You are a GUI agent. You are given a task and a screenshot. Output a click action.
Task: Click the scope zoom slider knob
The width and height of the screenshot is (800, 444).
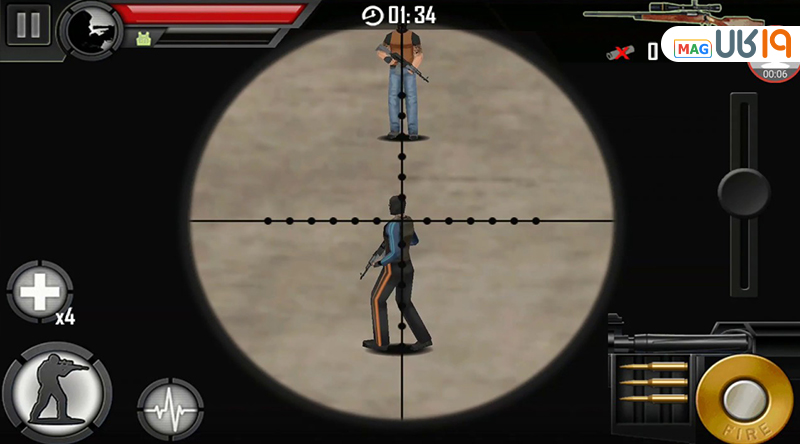coord(743,191)
